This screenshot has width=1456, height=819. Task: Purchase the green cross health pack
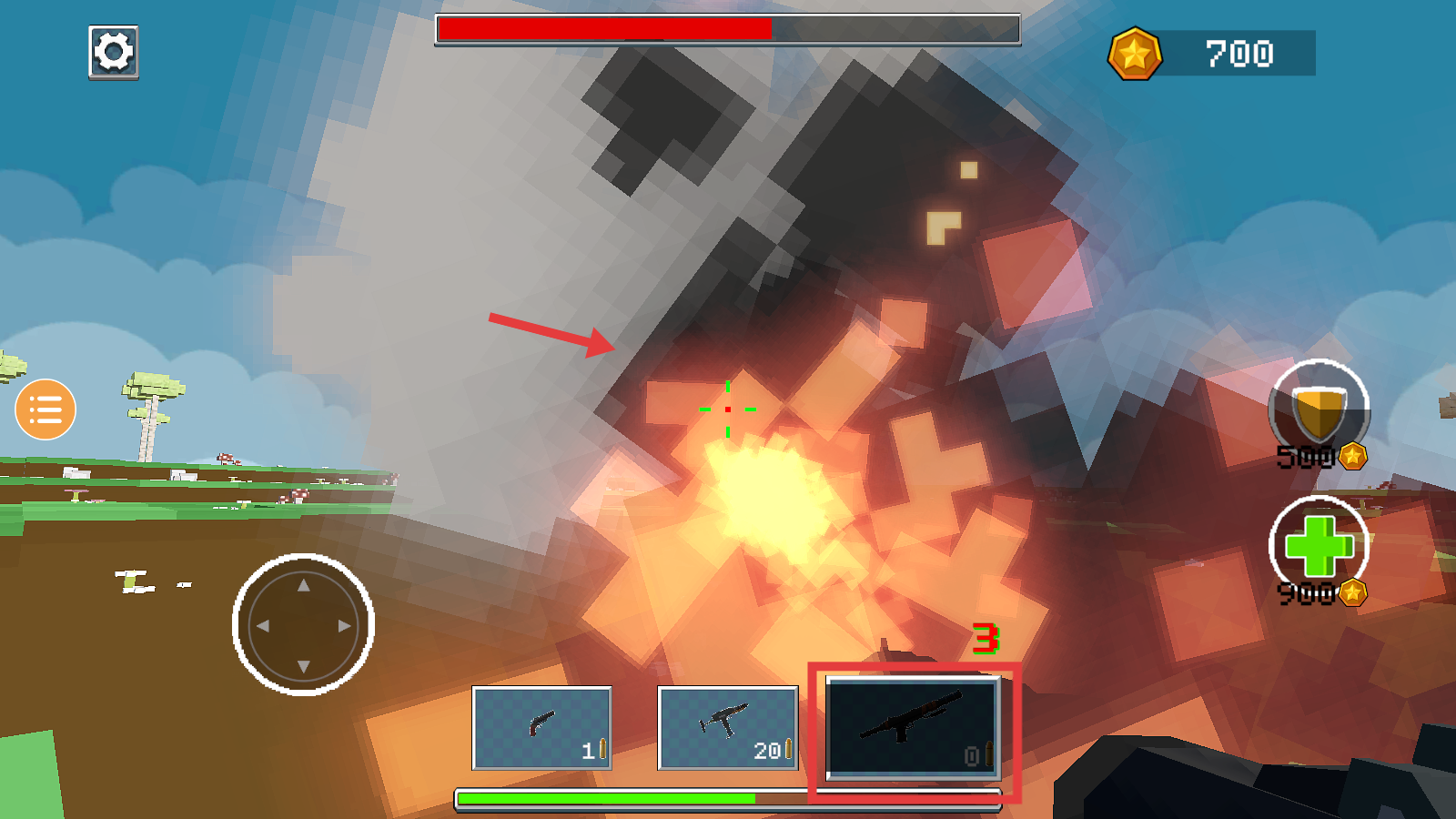tap(1319, 546)
